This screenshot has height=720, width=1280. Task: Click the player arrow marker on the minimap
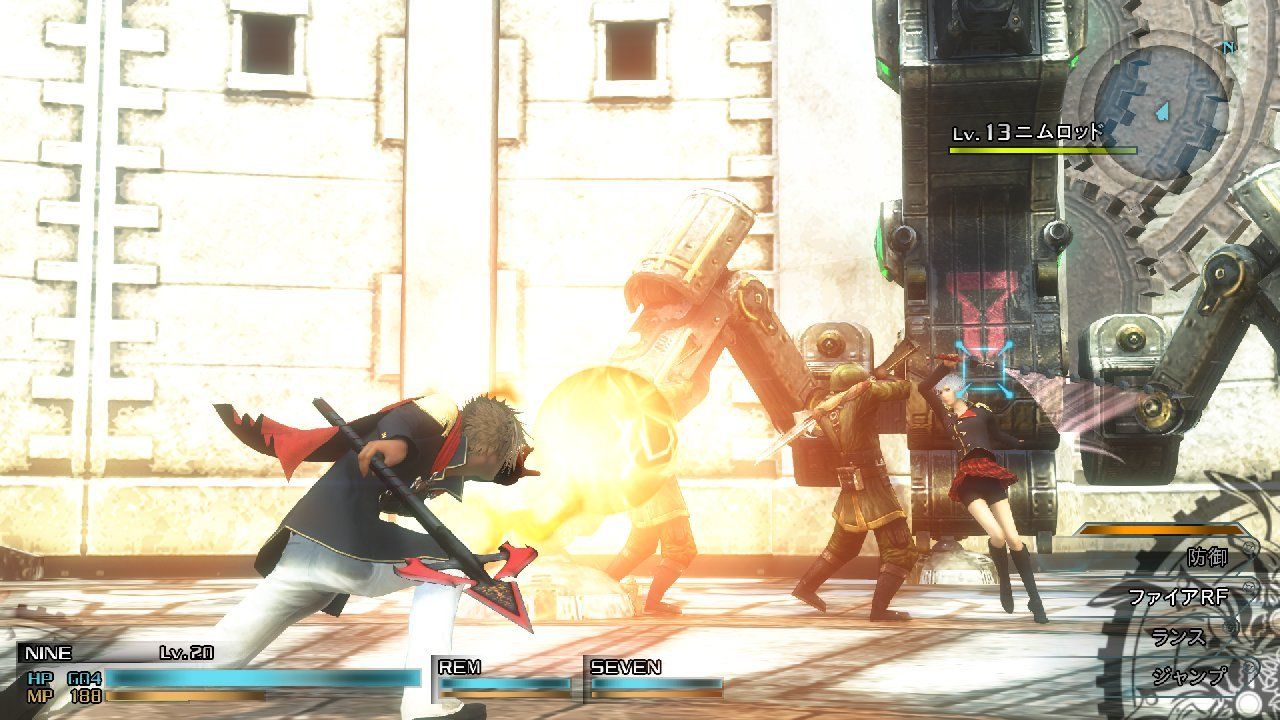1160,112
